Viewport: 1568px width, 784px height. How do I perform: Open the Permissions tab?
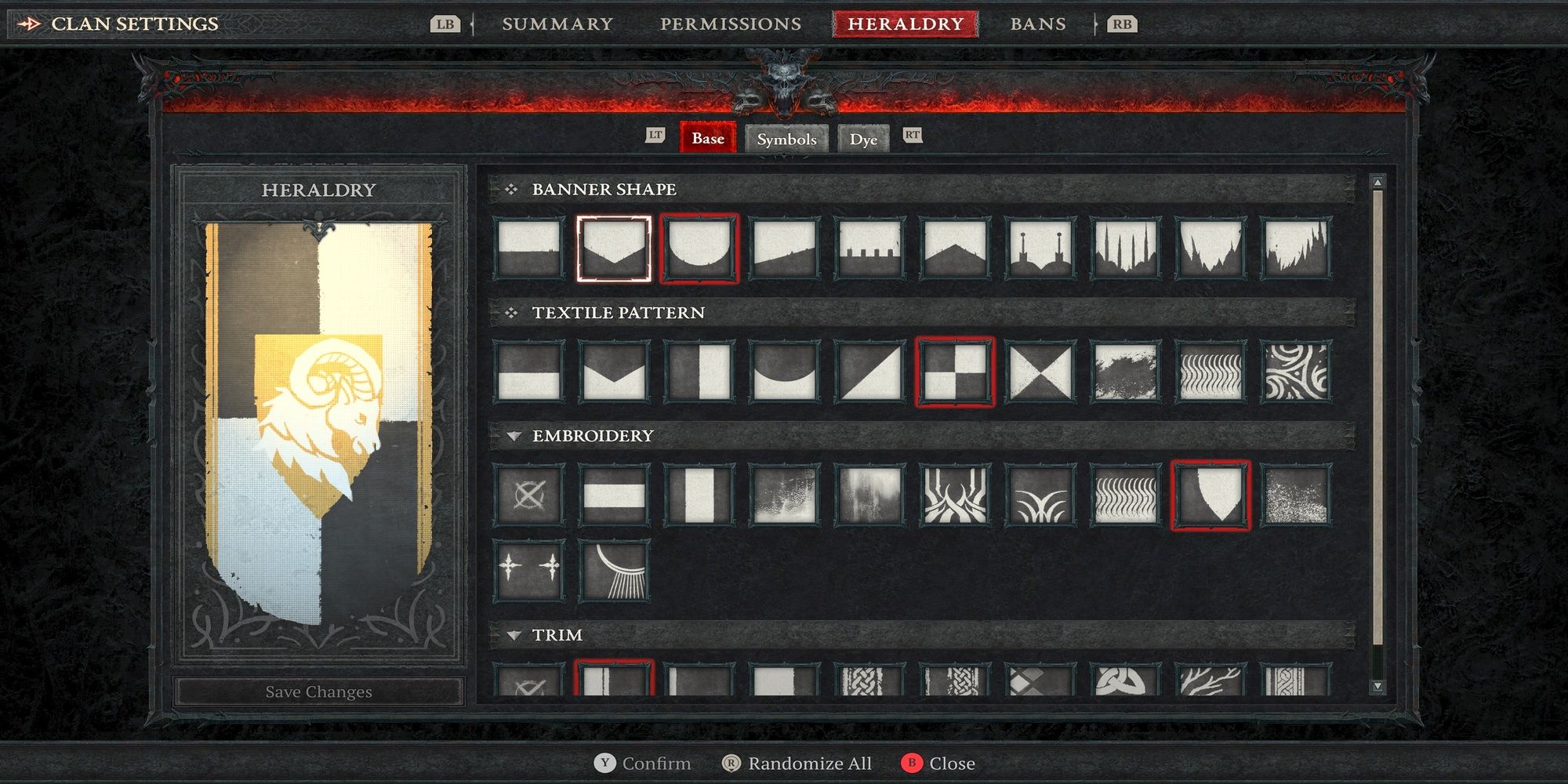pos(729,24)
